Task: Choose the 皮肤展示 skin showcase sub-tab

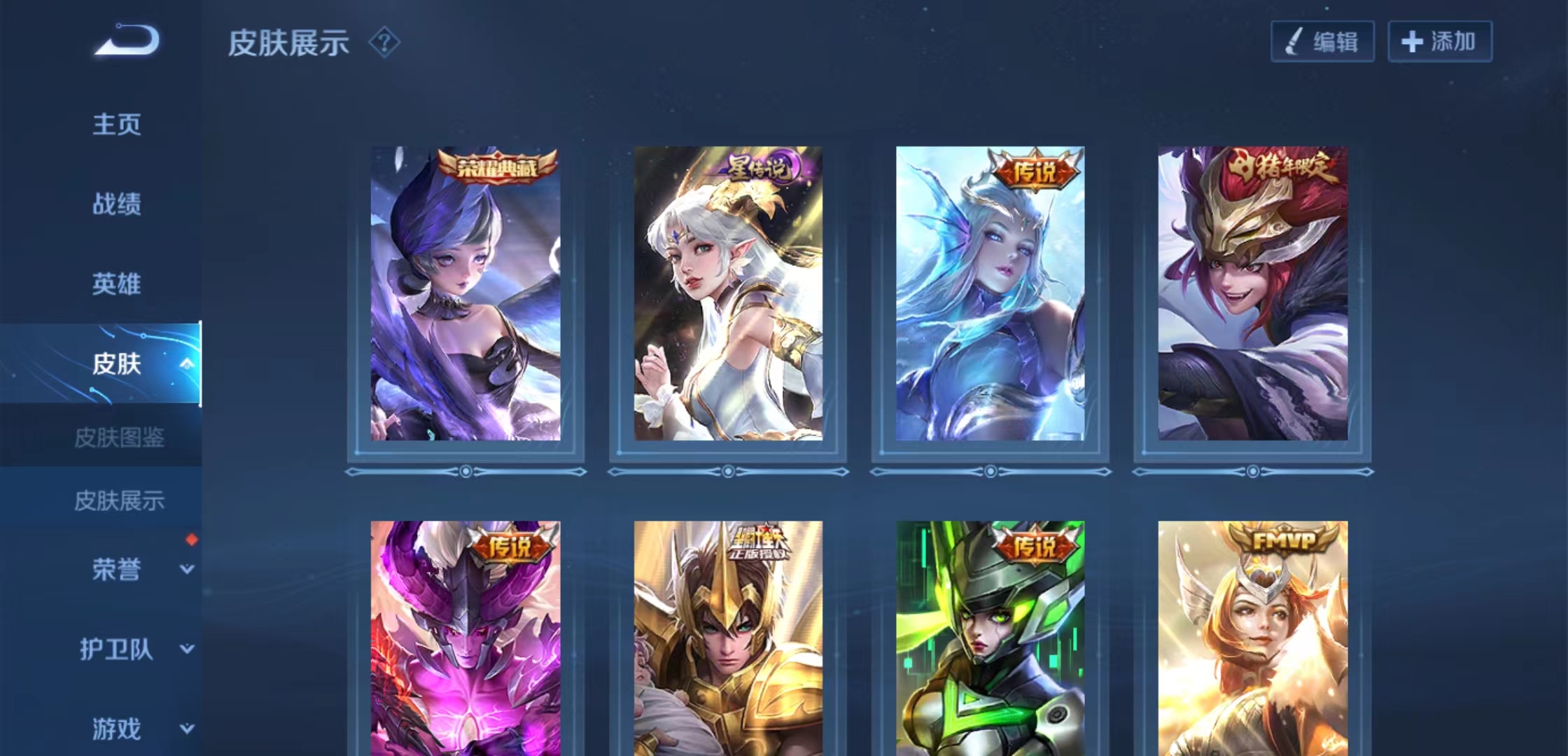Action: pyautogui.click(x=119, y=500)
